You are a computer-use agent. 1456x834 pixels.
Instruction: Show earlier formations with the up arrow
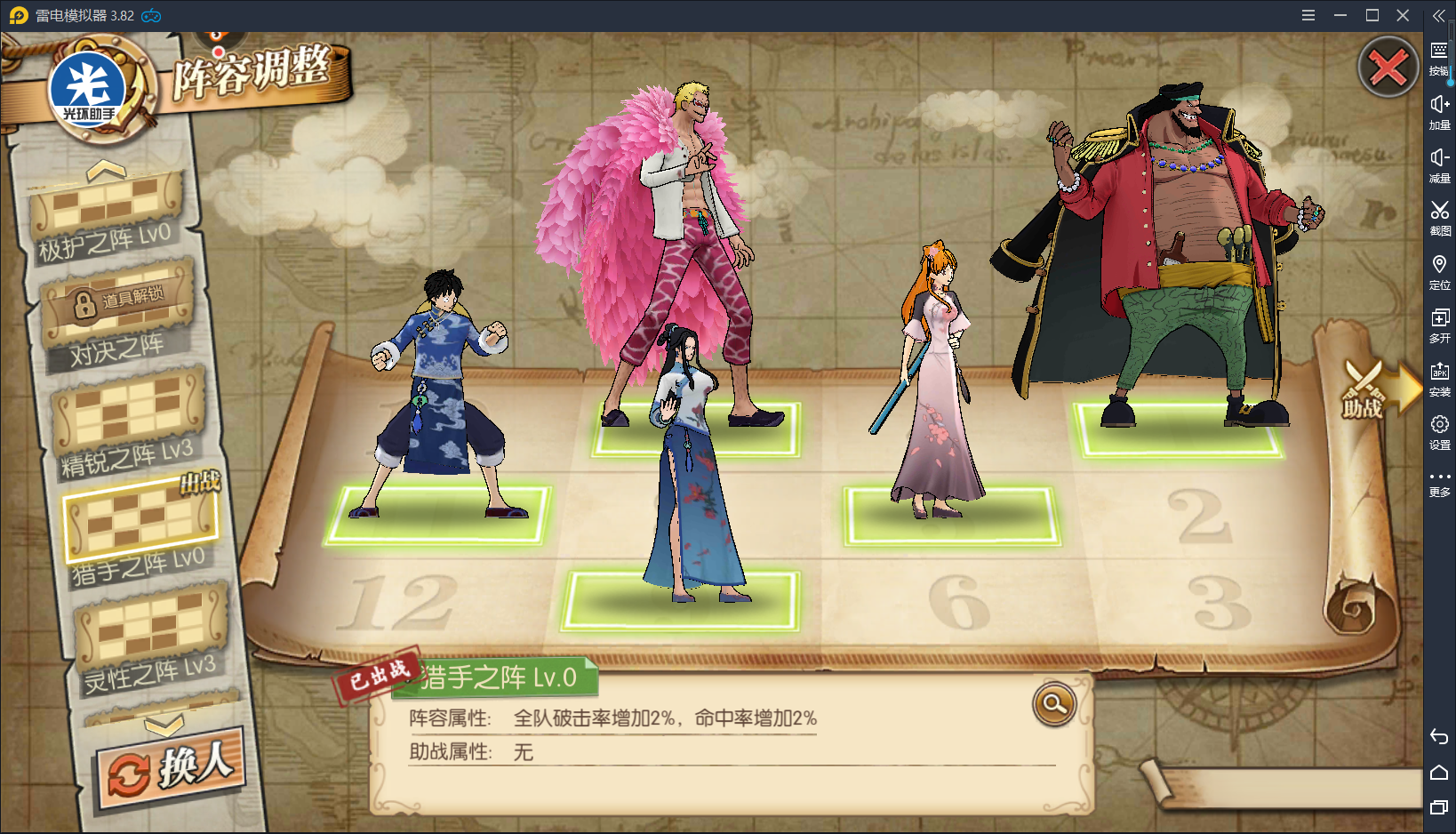pos(106,168)
